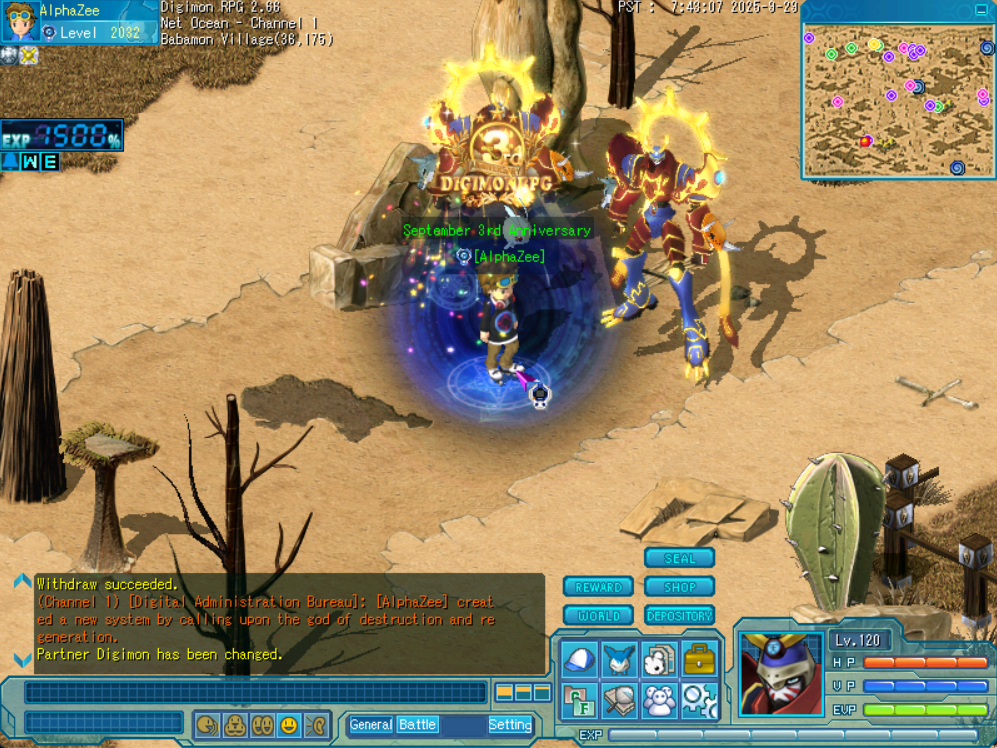This screenshot has height=748, width=997.
Task: Open the blue Digimon partner icon
Action: (x=619, y=660)
